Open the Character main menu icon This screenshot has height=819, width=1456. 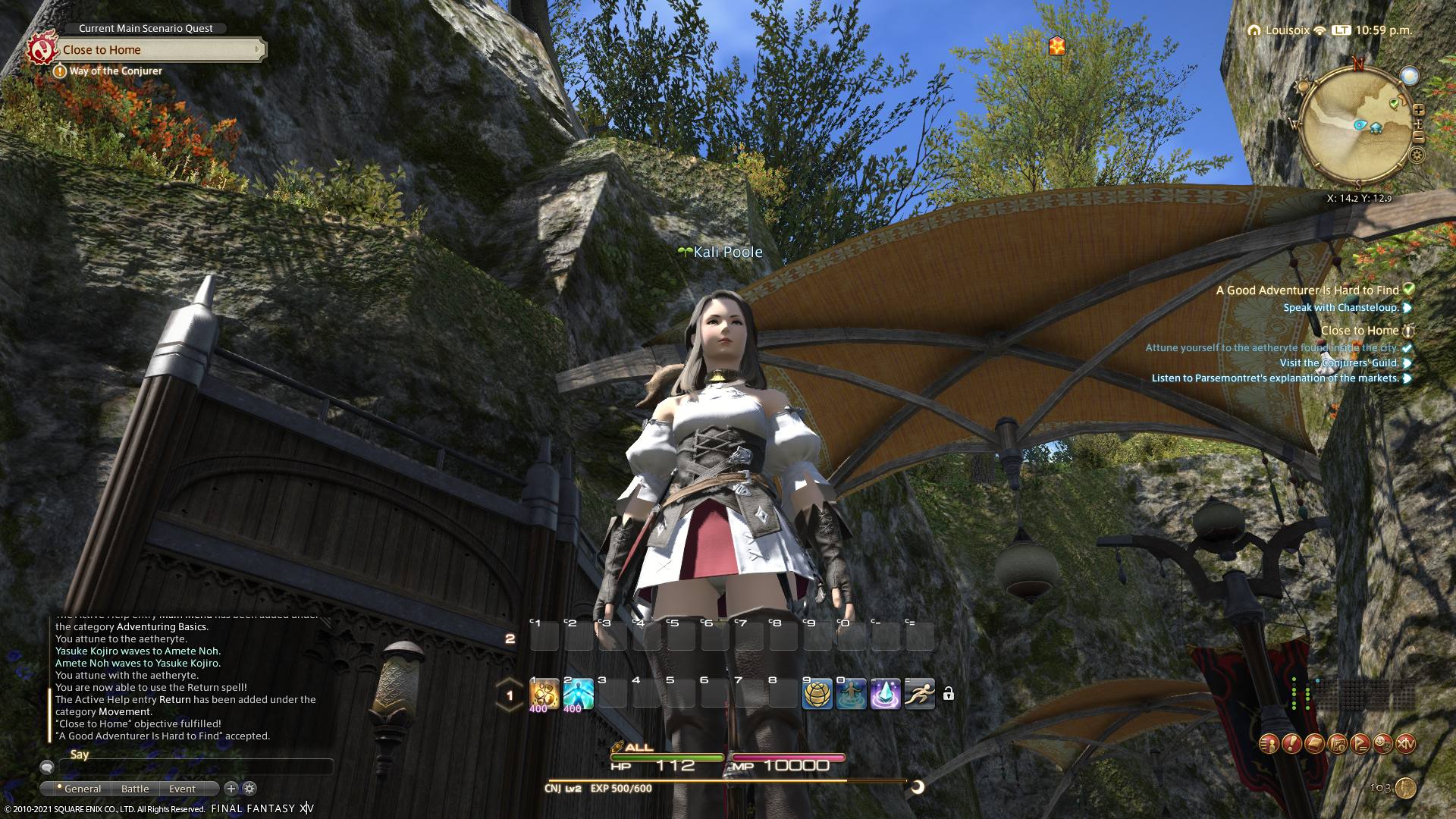(x=1269, y=744)
